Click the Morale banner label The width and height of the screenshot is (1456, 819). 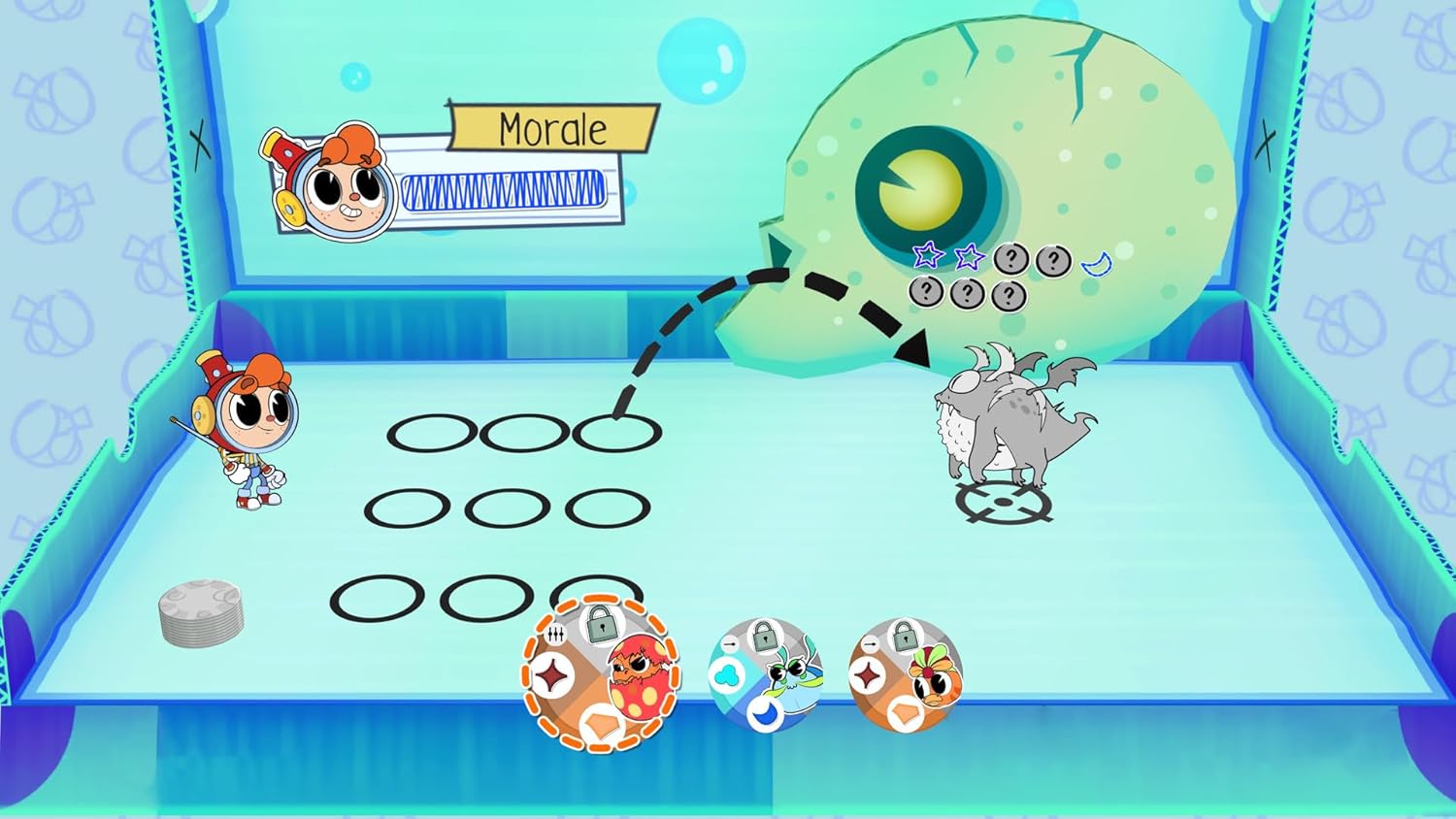[x=551, y=127]
